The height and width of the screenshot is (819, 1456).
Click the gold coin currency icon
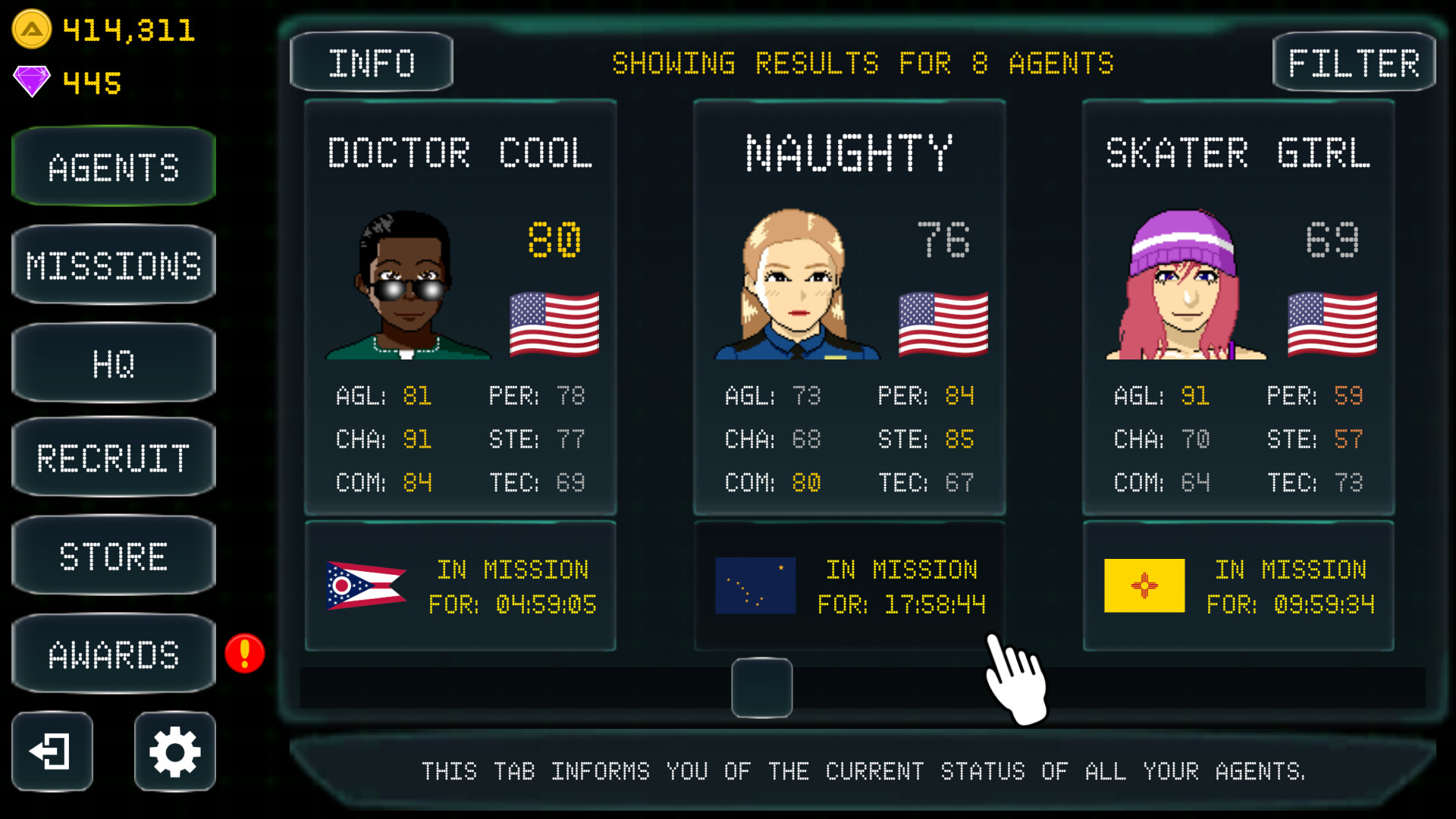click(32, 29)
